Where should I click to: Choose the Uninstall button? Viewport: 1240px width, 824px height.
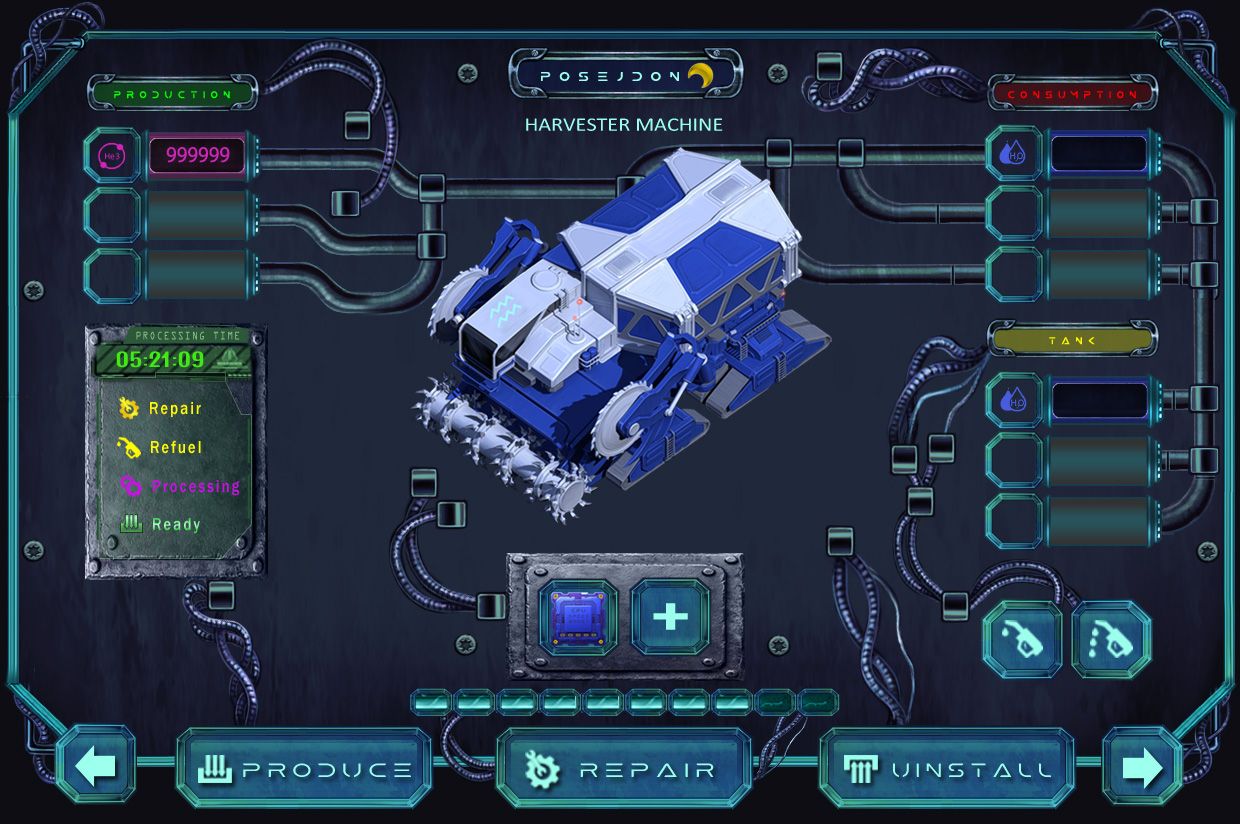[946, 768]
